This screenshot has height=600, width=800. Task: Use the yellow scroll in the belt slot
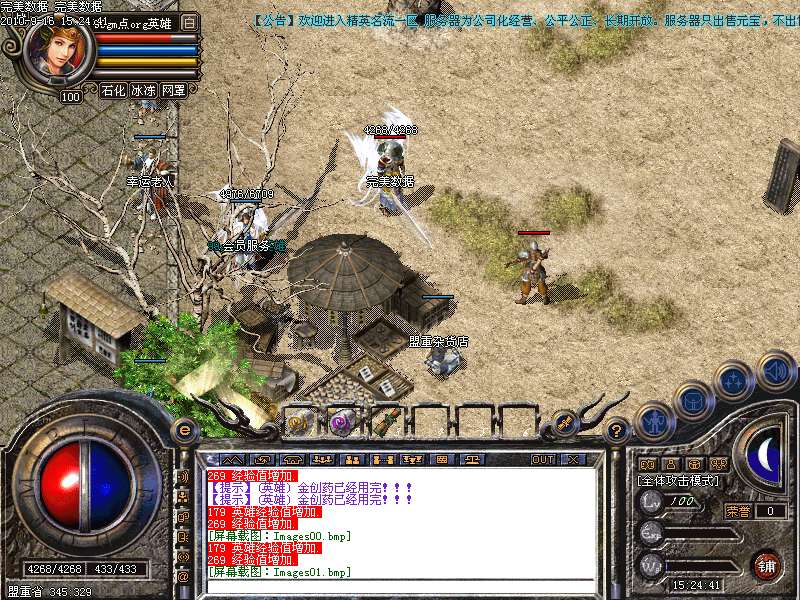tap(300, 423)
